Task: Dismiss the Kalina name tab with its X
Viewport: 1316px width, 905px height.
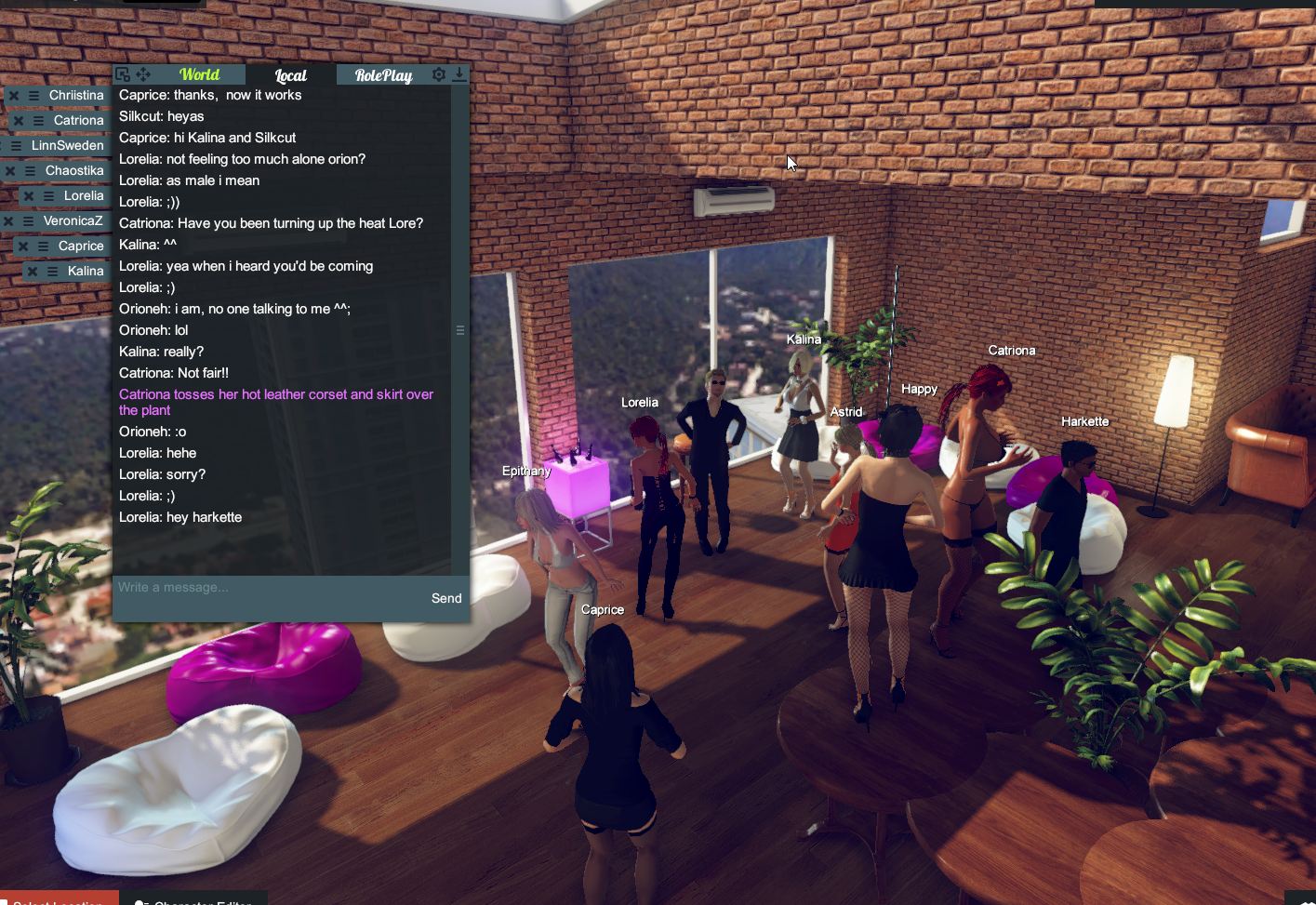Action: coord(32,270)
